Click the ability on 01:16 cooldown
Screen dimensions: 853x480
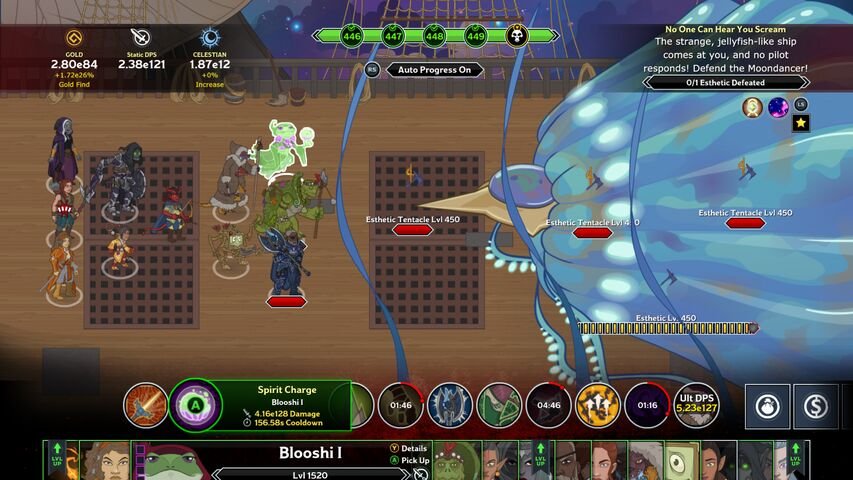tap(646, 405)
